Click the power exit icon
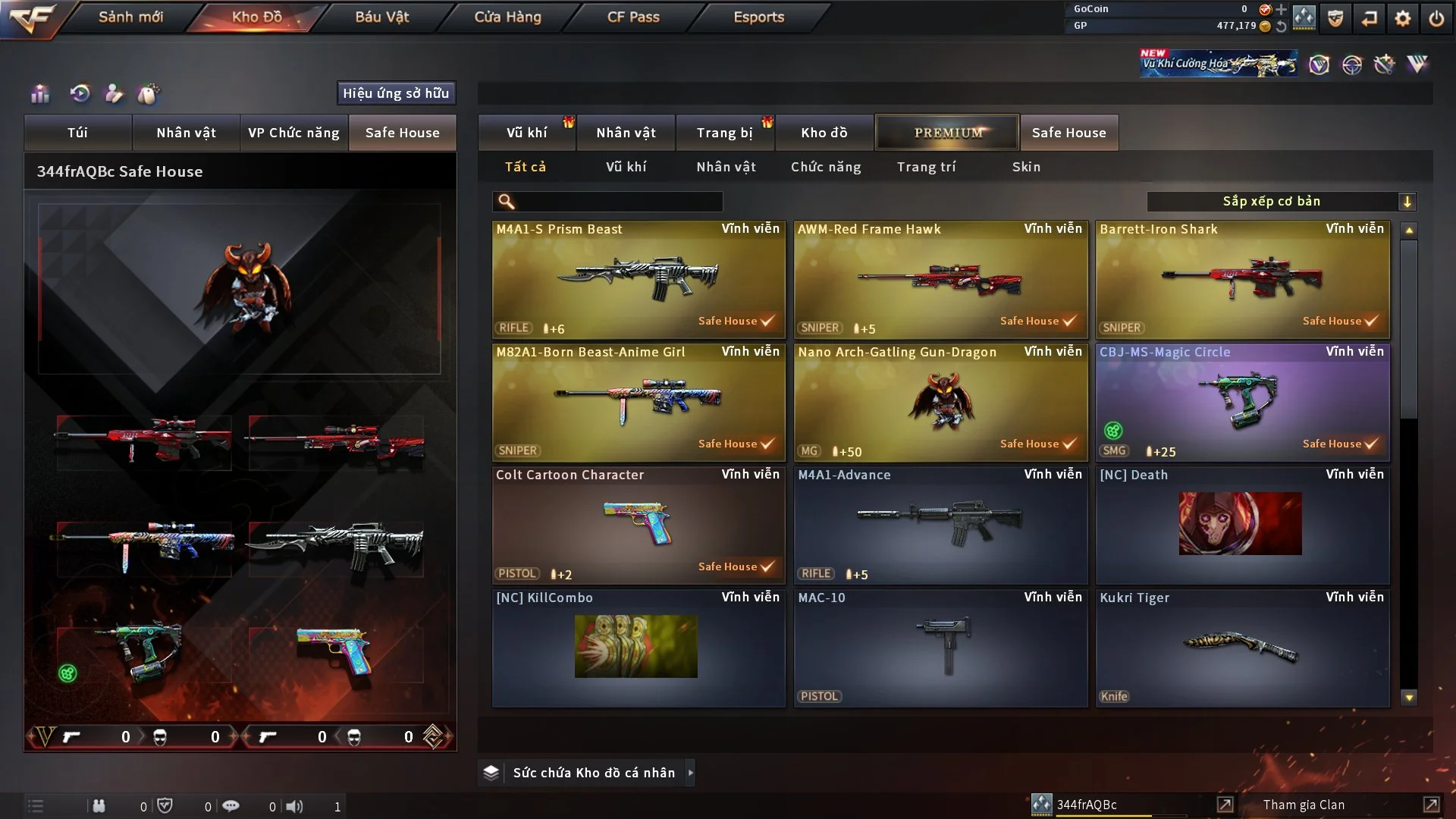 click(1436, 18)
